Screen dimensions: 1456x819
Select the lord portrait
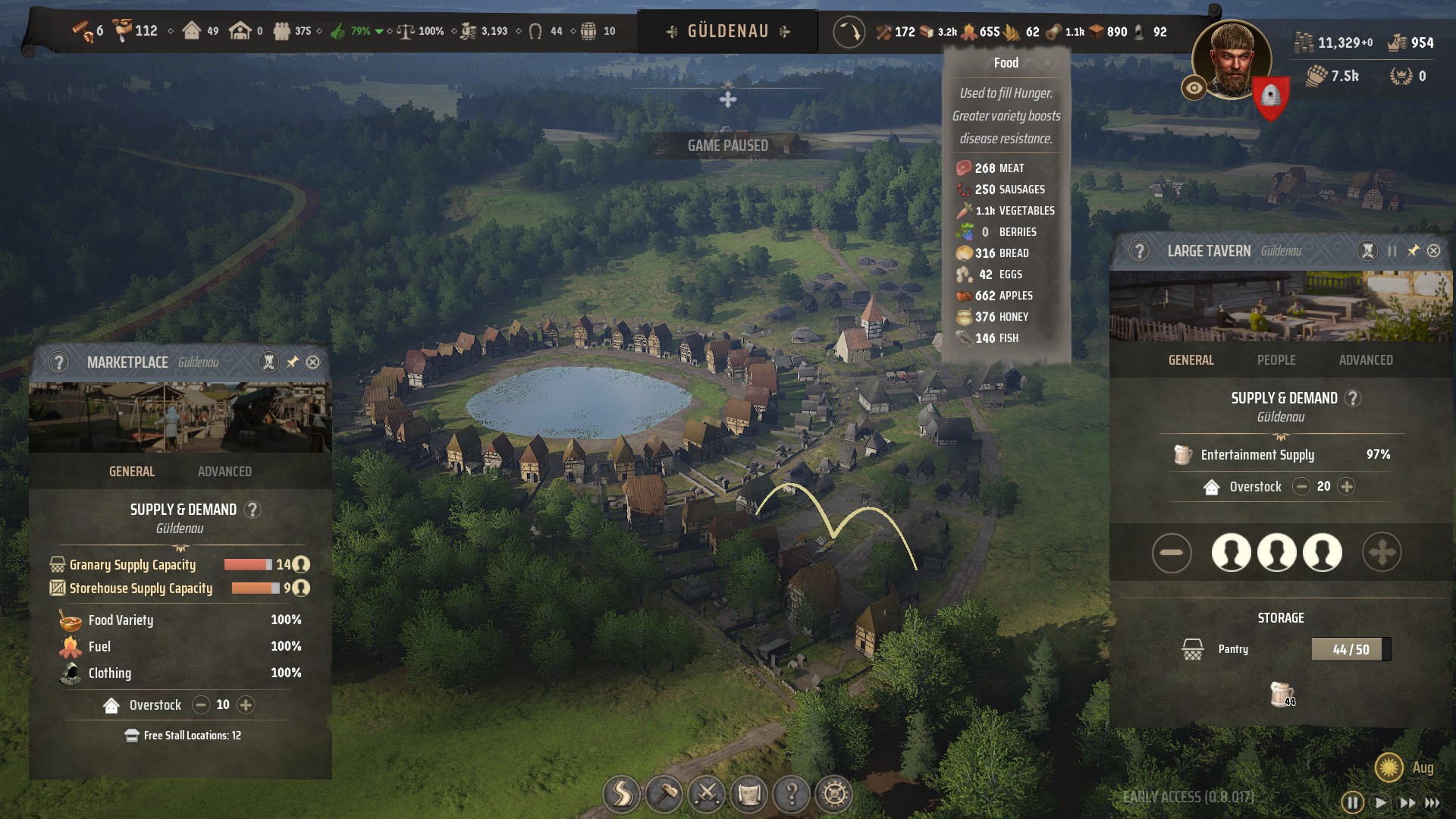1232,61
